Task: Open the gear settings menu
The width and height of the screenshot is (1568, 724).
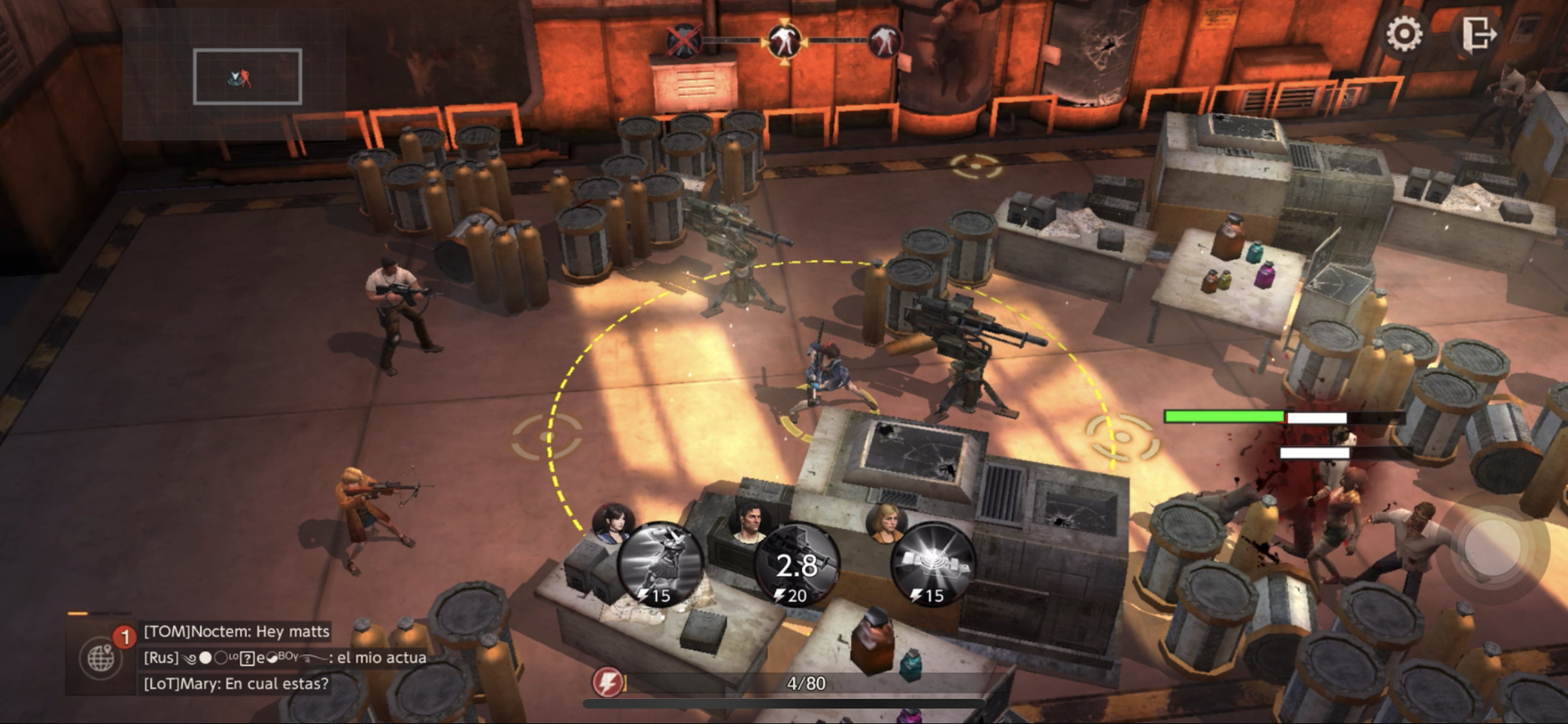Action: click(x=1404, y=33)
